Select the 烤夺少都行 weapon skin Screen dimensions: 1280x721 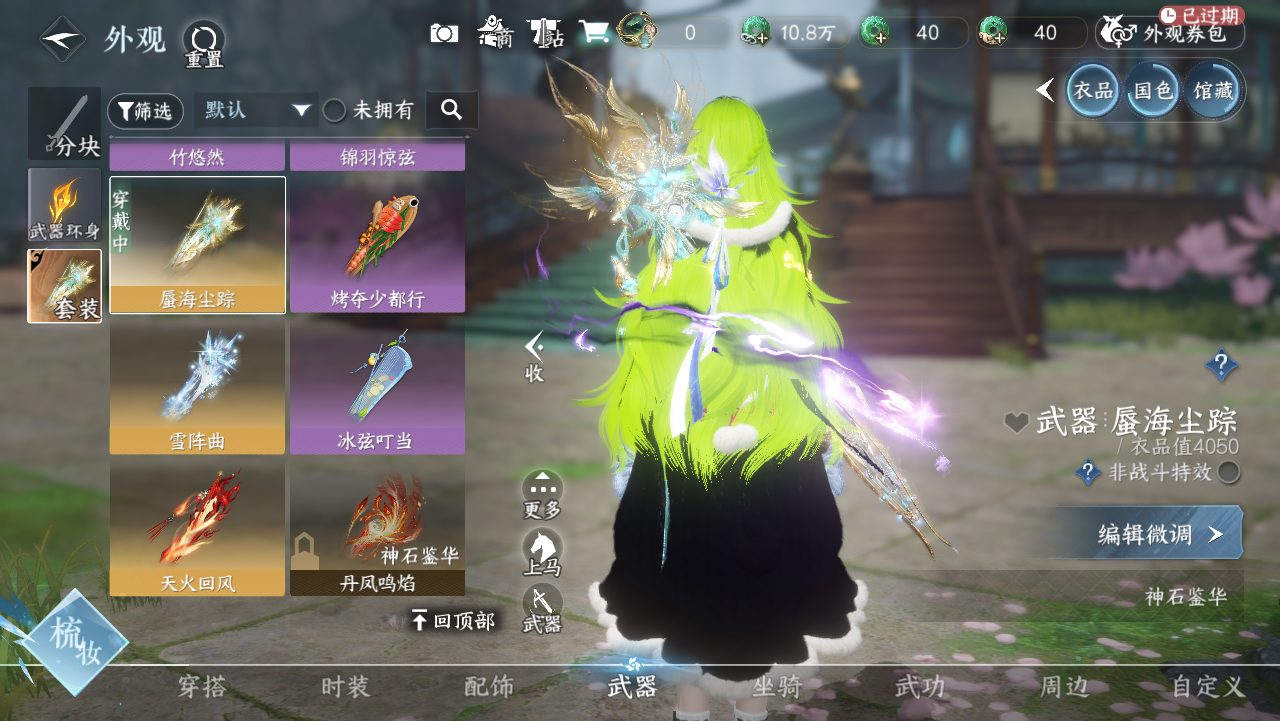click(377, 245)
